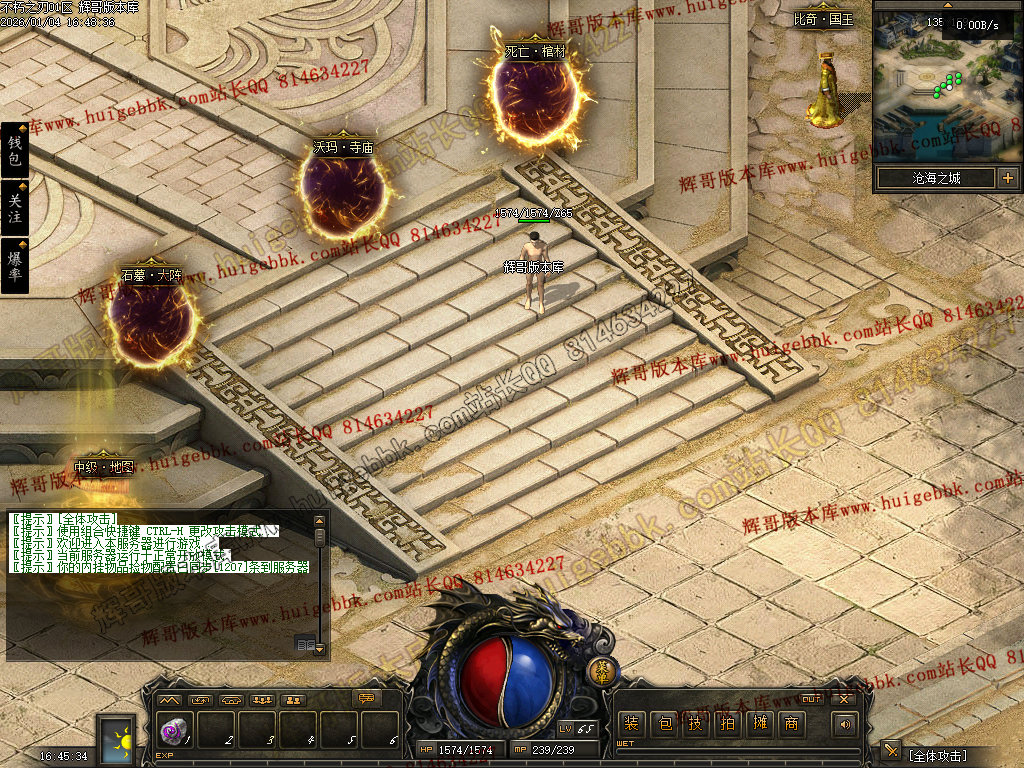Open the 装 equipment panel

point(631,723)
